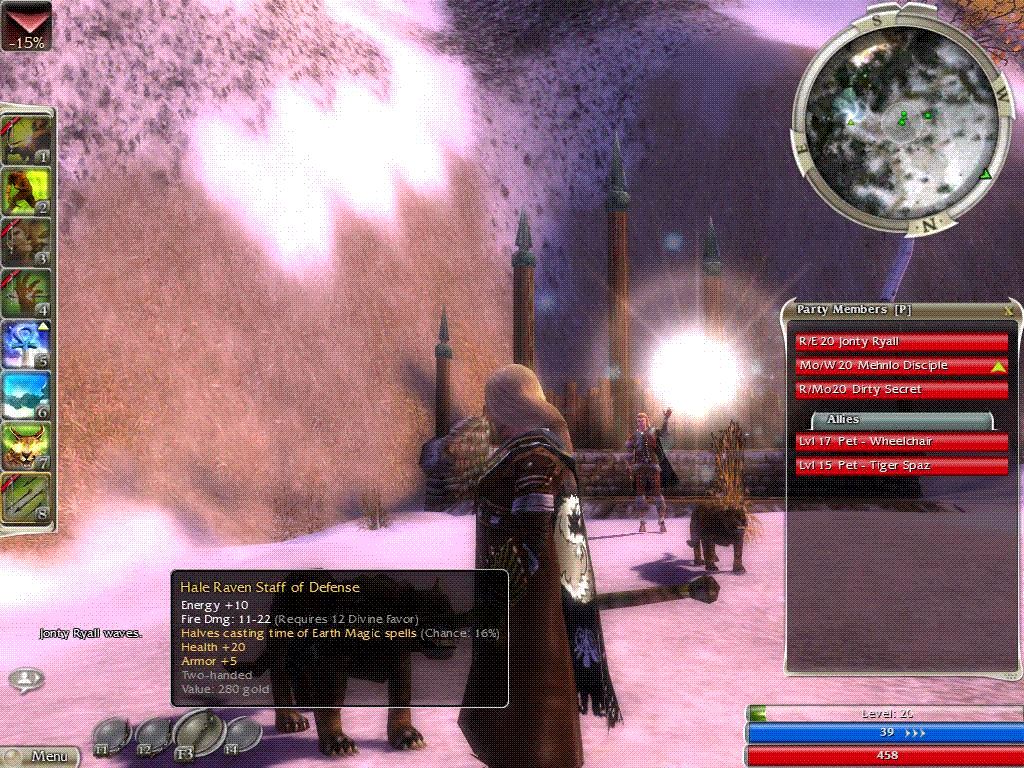This screenshot has height=768, width=1024.
Task: Cast the ankh resurrection skill
Action: (28, 344)
